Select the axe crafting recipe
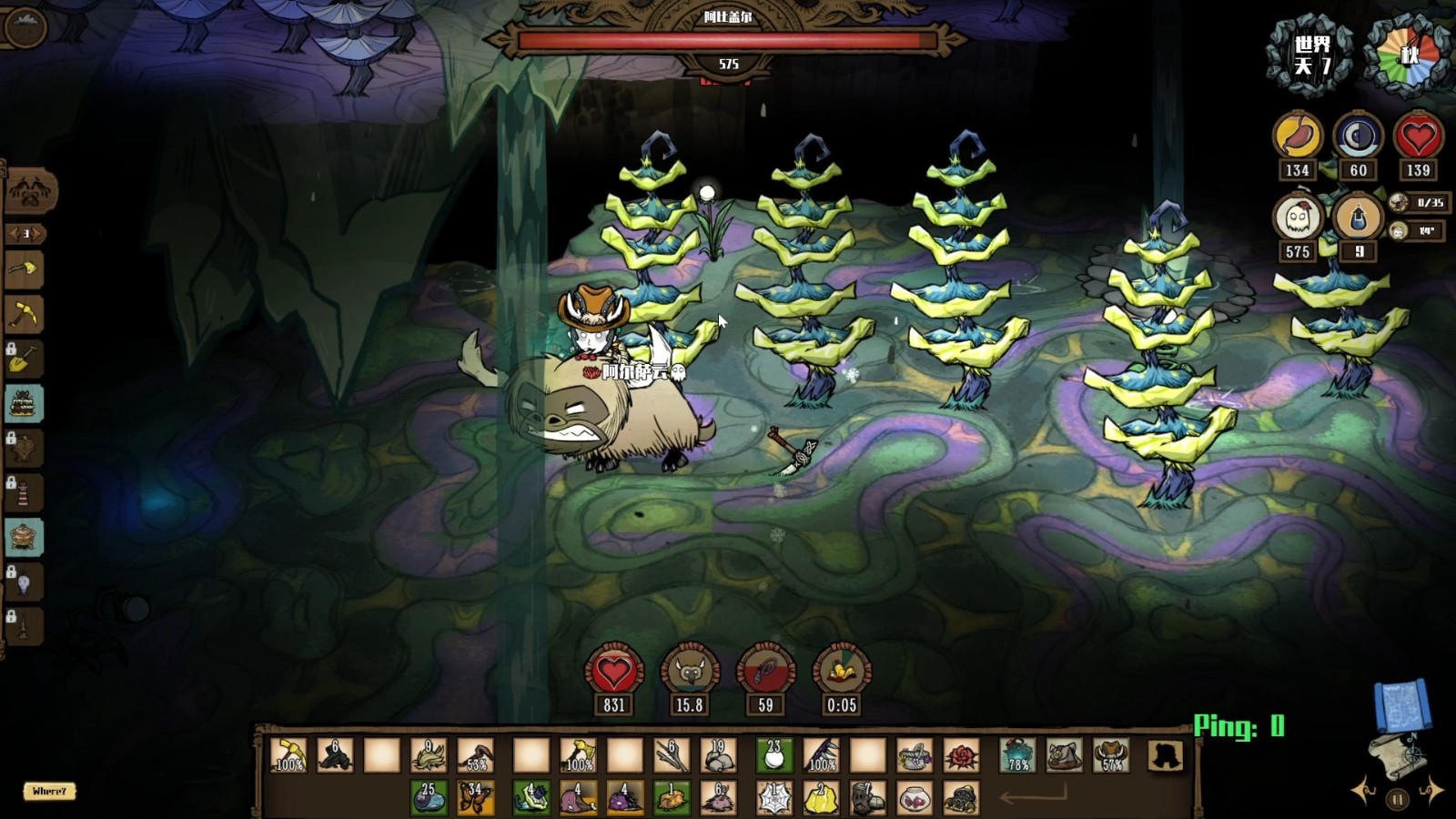This screenshot has width=1456, height=819. point(25,270)
